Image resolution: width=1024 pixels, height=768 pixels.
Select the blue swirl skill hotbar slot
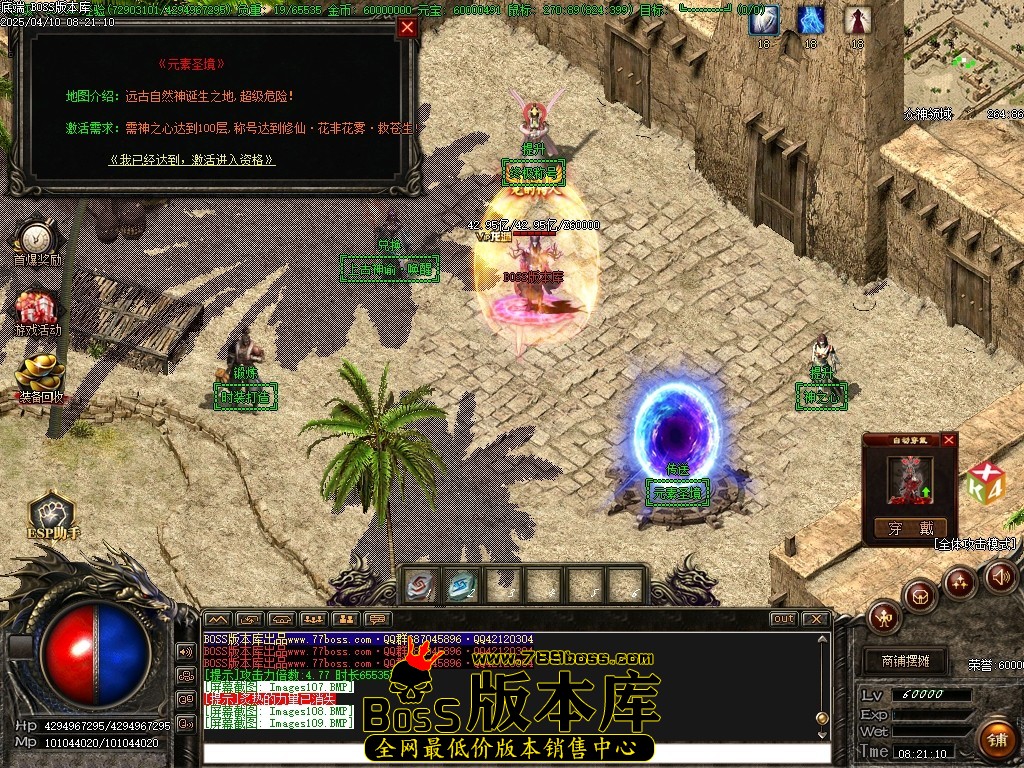pos(461,585)
